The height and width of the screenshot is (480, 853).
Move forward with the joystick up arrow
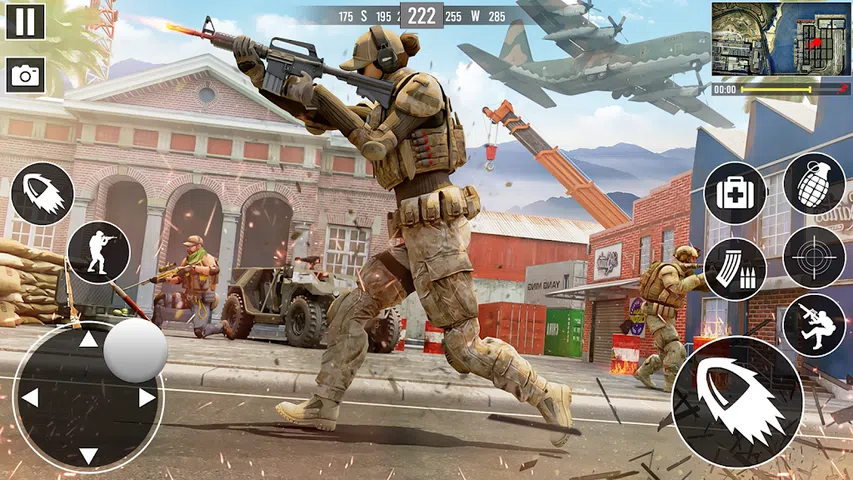point(89,340)
